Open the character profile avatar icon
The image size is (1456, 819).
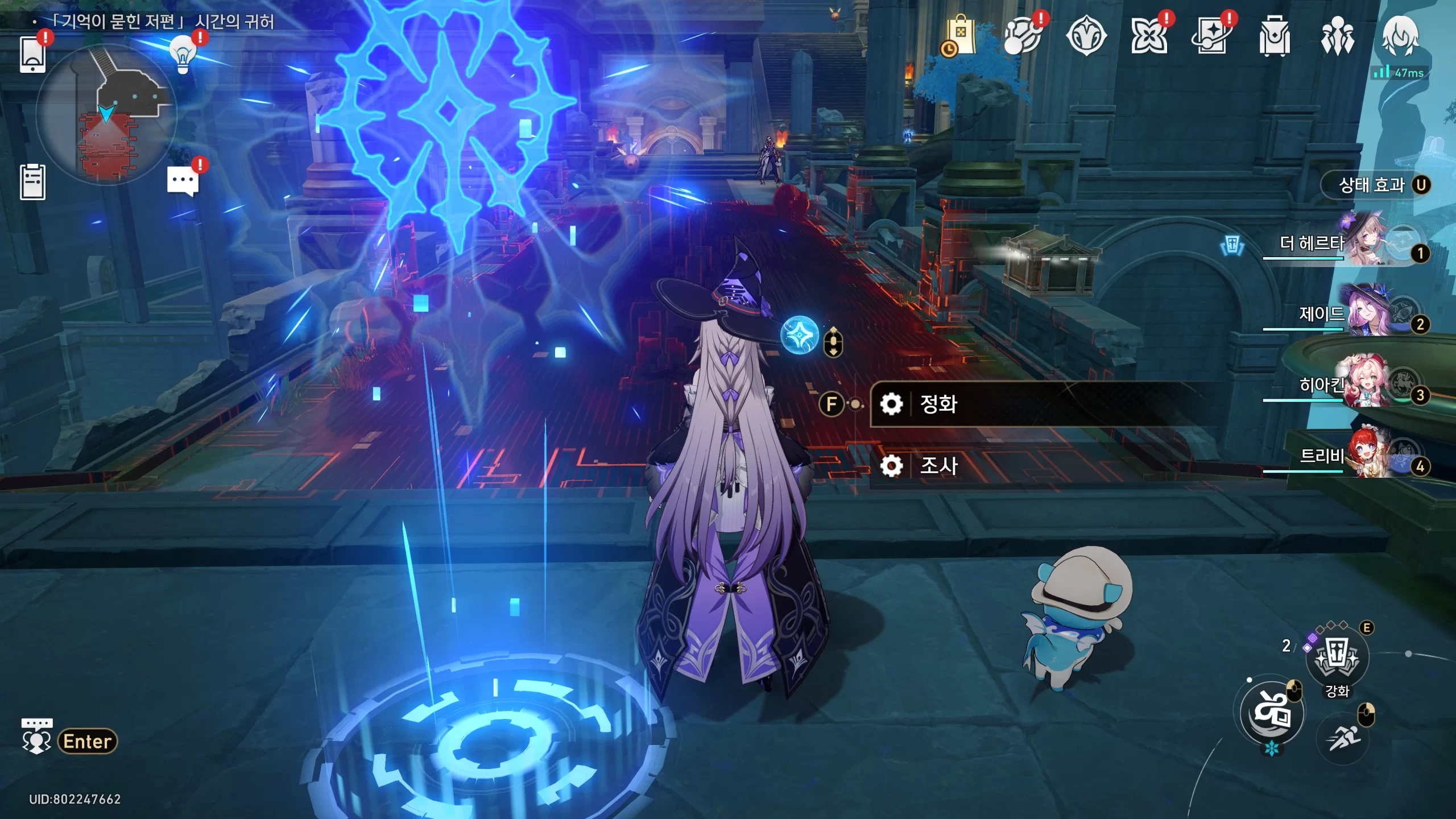point(1400,36)
